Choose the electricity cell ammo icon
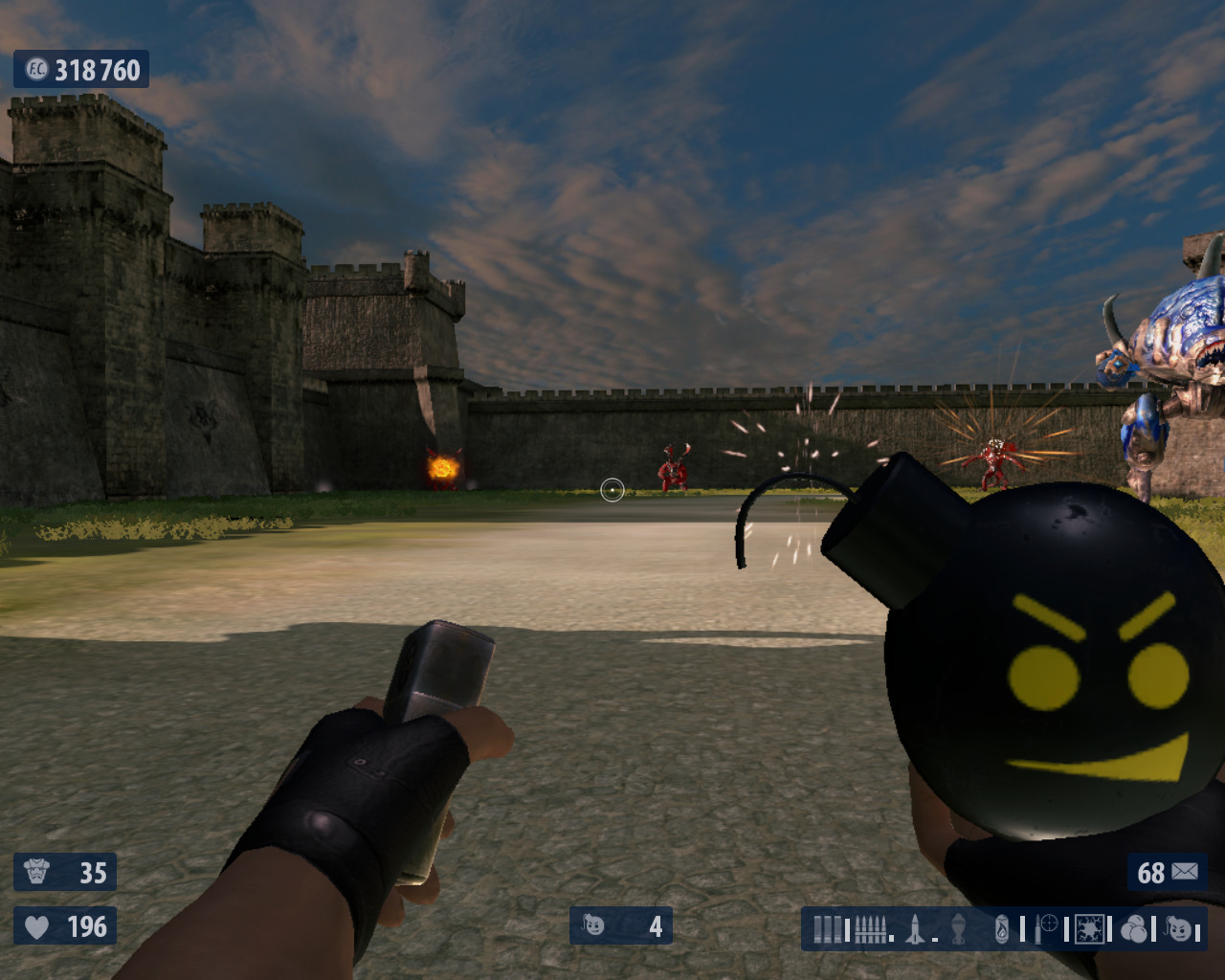 click(x=1089, y=929)
